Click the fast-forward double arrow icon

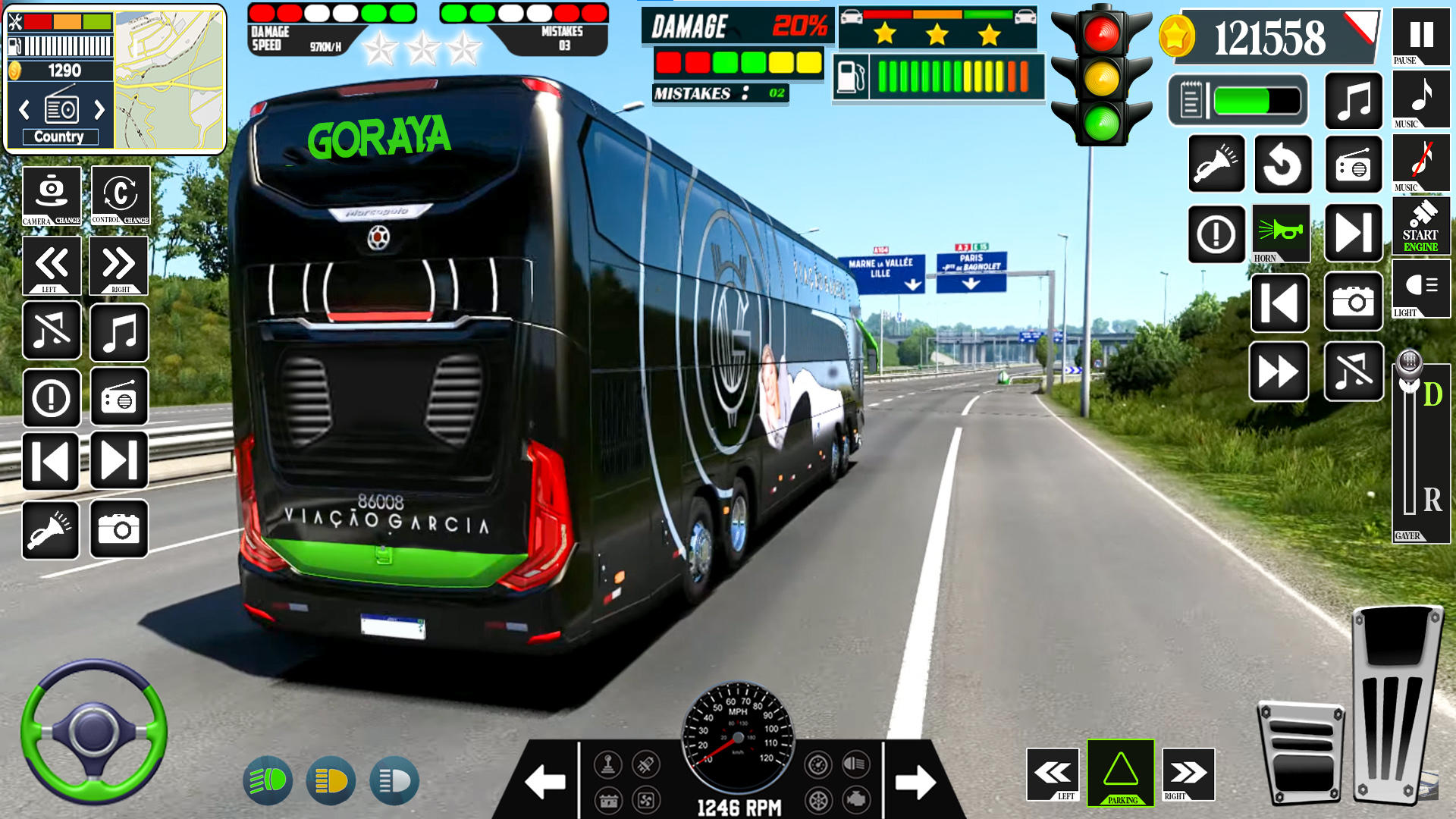coord(1279,372)
